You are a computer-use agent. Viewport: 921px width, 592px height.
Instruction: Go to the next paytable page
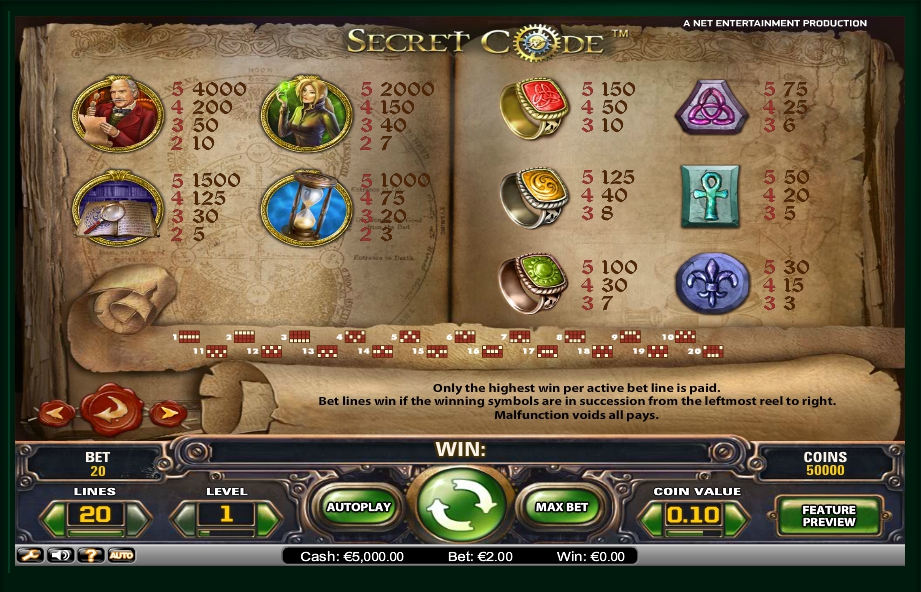[168, 411]
